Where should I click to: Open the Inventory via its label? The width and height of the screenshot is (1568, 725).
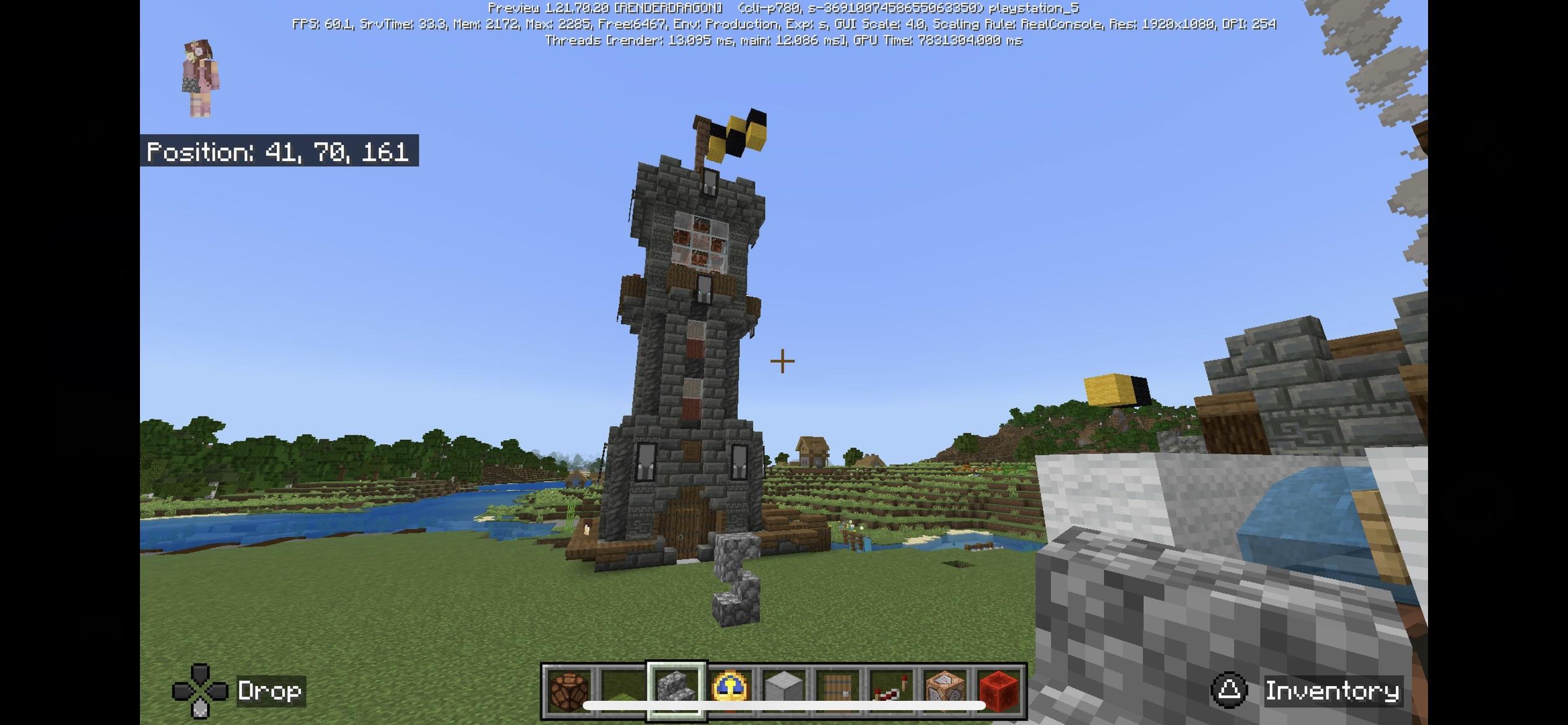click(x=1329, y=690)
